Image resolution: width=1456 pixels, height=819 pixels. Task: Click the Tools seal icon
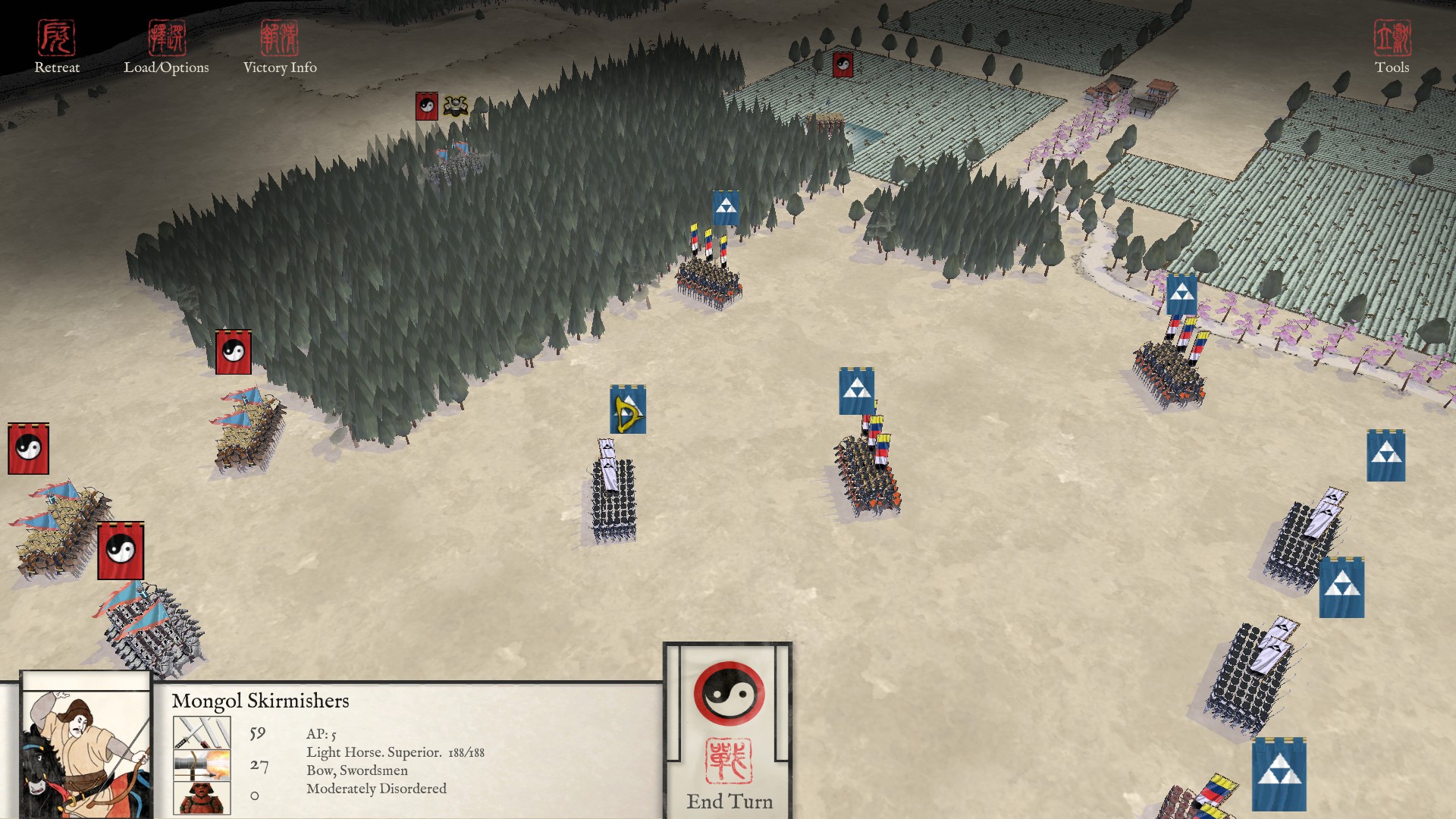click(x=1394, y=39)
